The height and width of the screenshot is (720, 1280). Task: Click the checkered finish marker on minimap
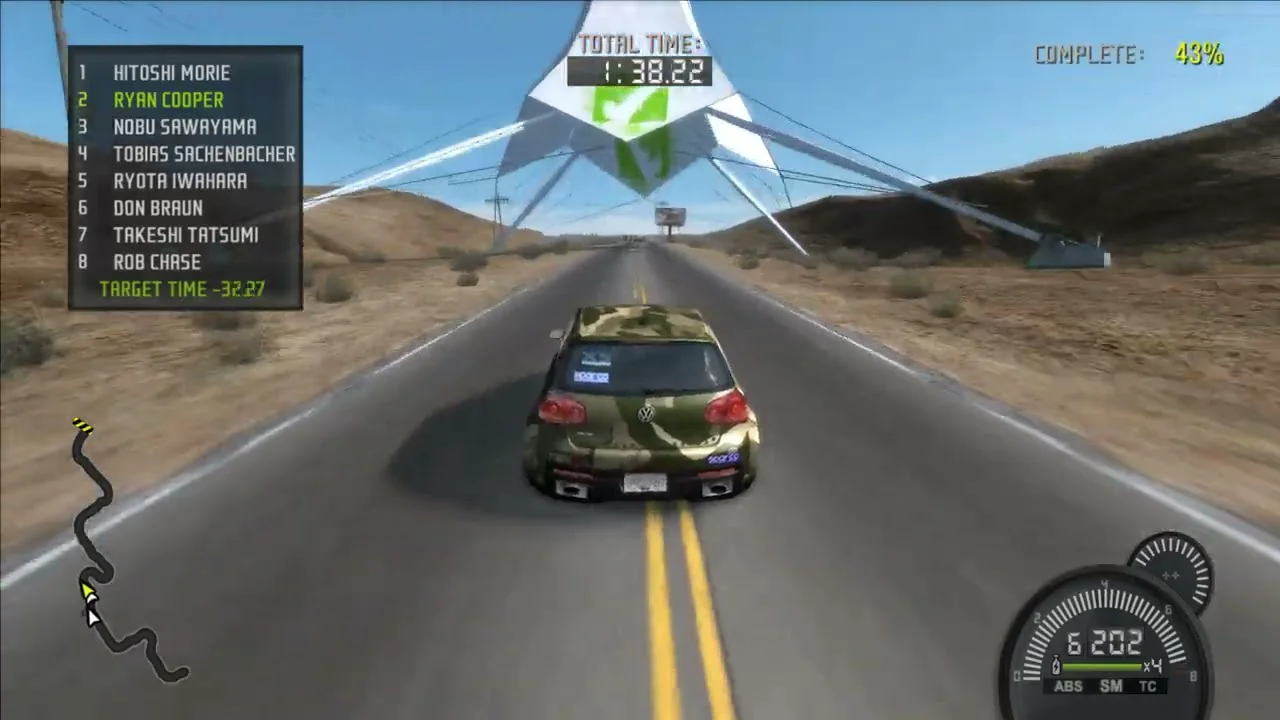(x=82, y=427)
